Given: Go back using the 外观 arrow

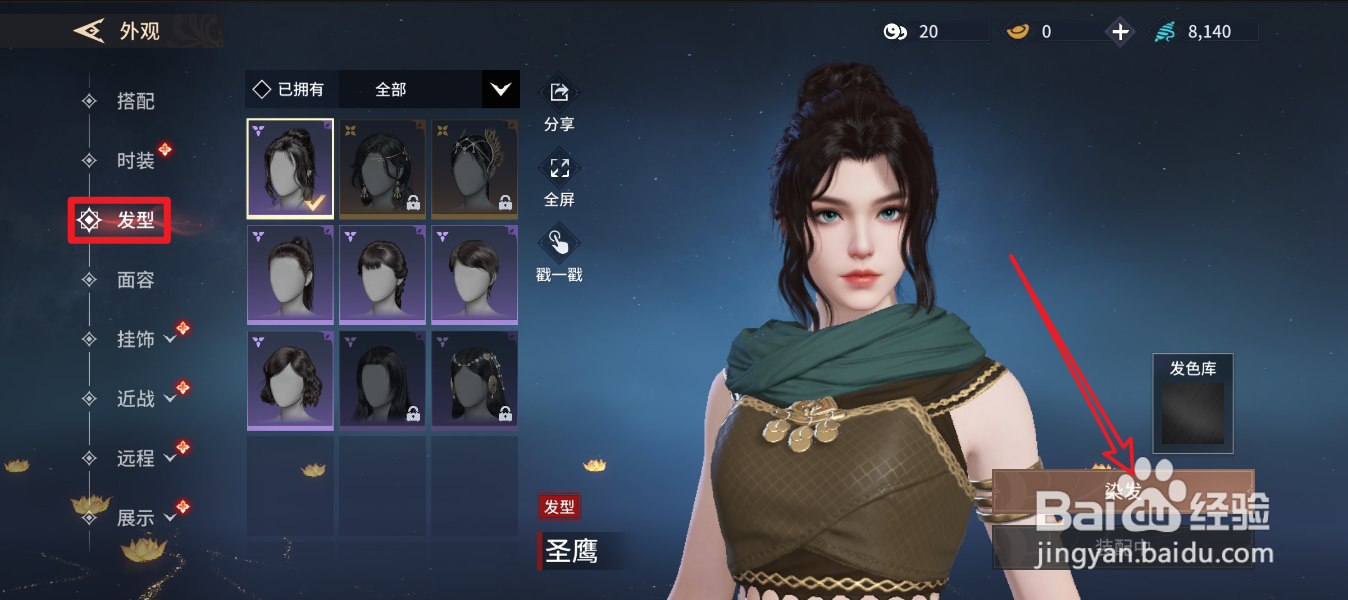Looking at the screenshot, I should [x=90, y=31].
